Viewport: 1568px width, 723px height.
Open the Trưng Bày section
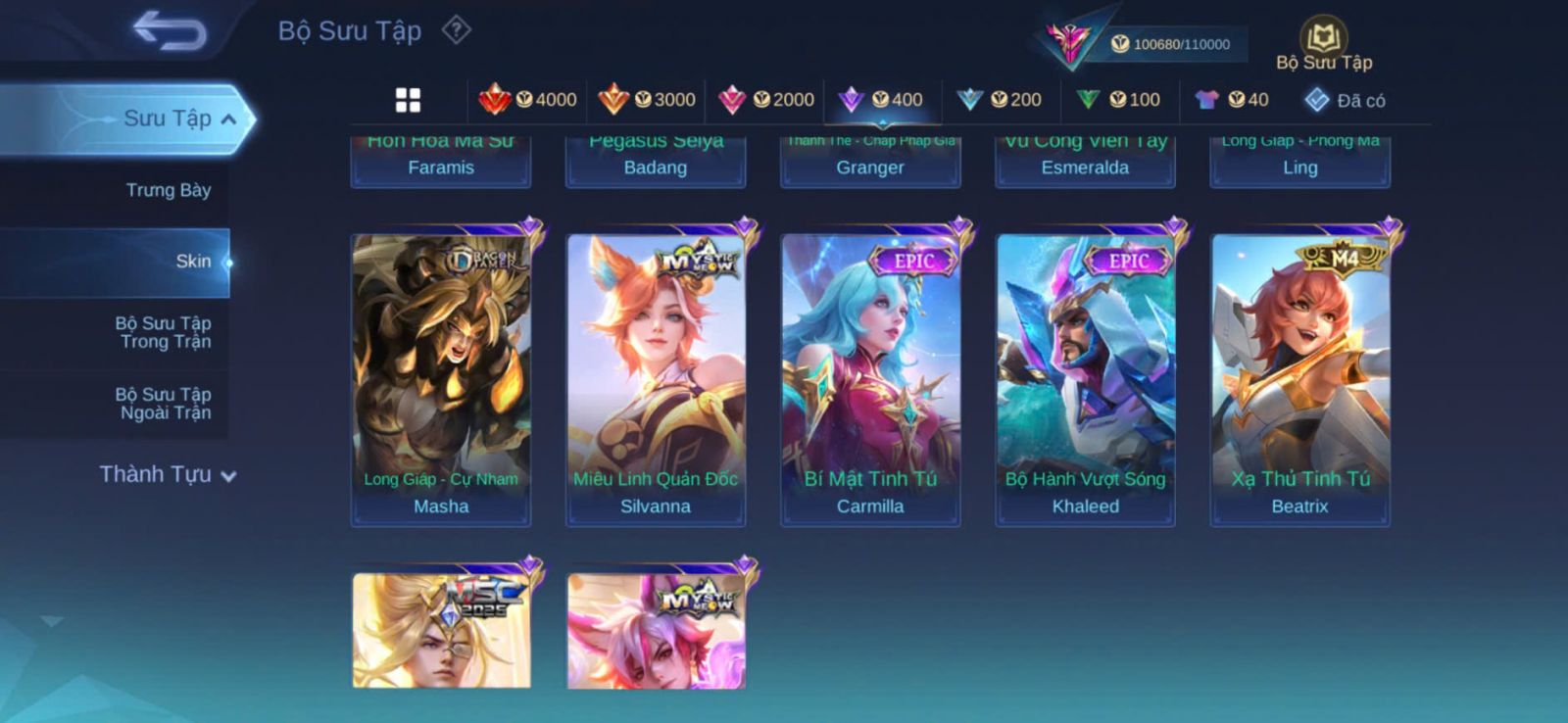click(168, 190)
